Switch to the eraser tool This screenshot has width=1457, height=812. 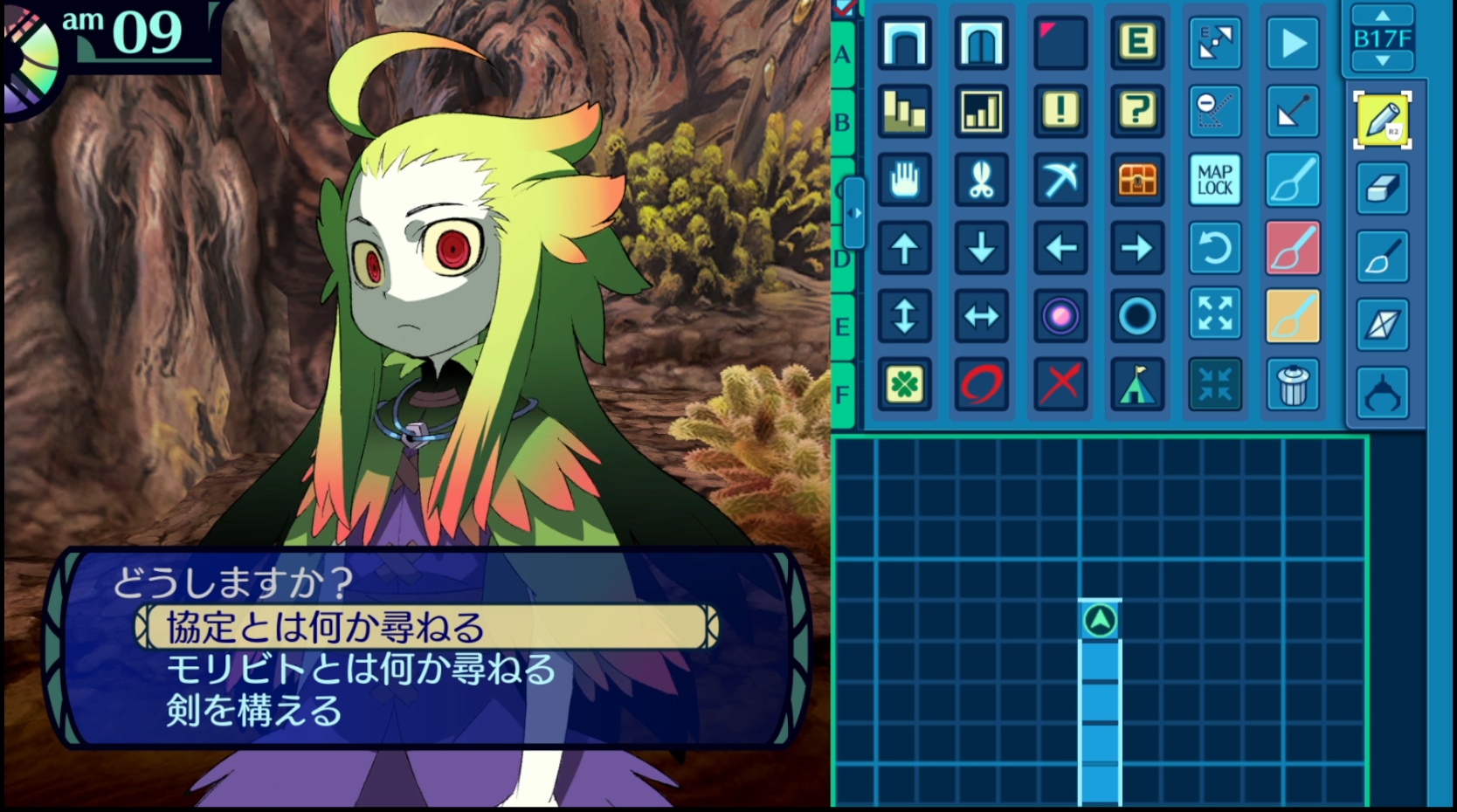(x=1383, y=189)
